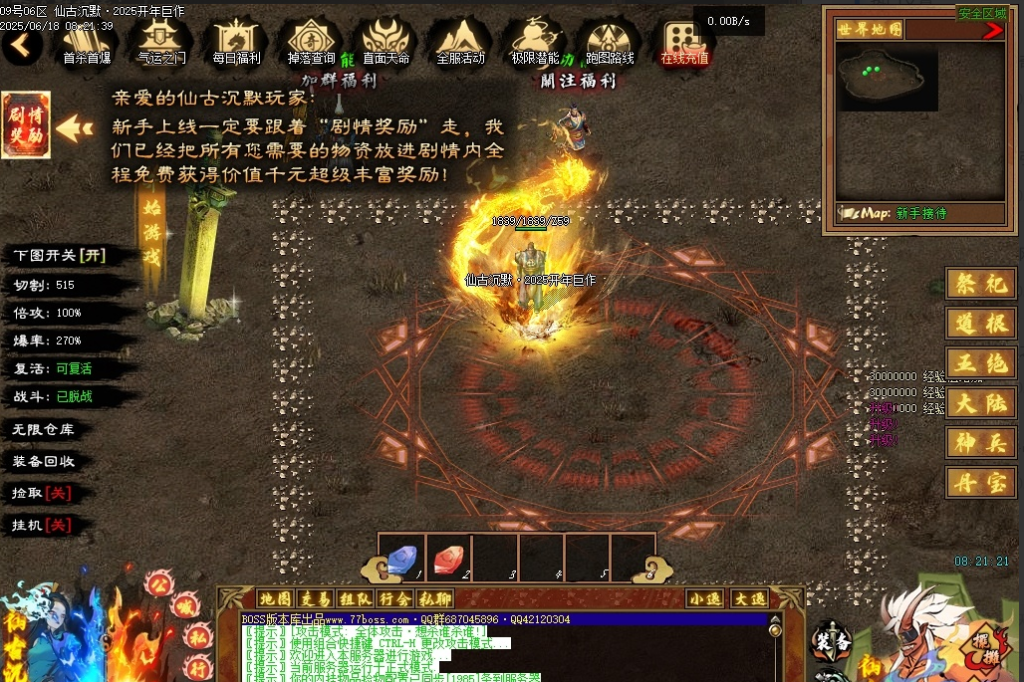The image size is (1024, 682).
Task: Open 无限仓库 unlimited storage
Action: point(43,430)
